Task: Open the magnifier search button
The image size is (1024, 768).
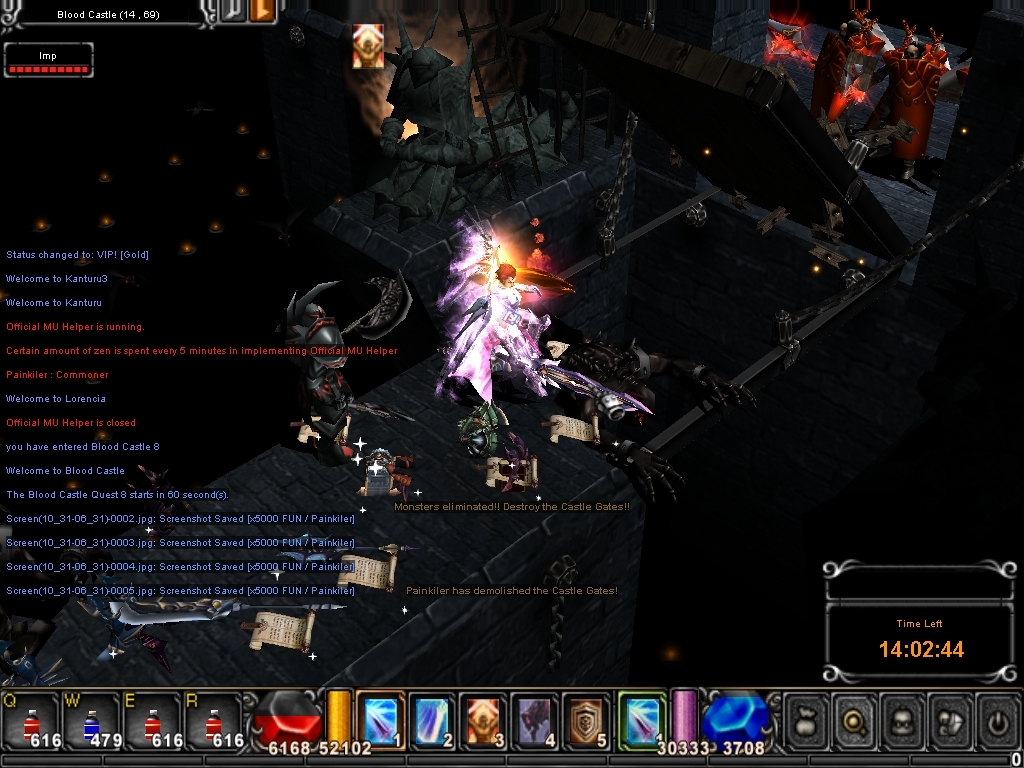Action: click(x=853, y=718)
